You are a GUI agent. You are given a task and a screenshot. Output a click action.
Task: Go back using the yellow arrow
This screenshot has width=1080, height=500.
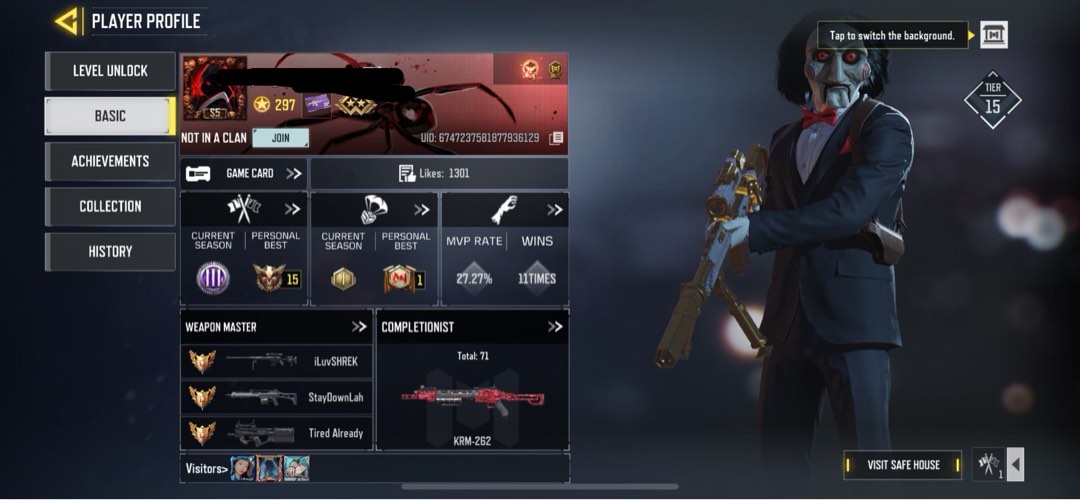[67, 21]
